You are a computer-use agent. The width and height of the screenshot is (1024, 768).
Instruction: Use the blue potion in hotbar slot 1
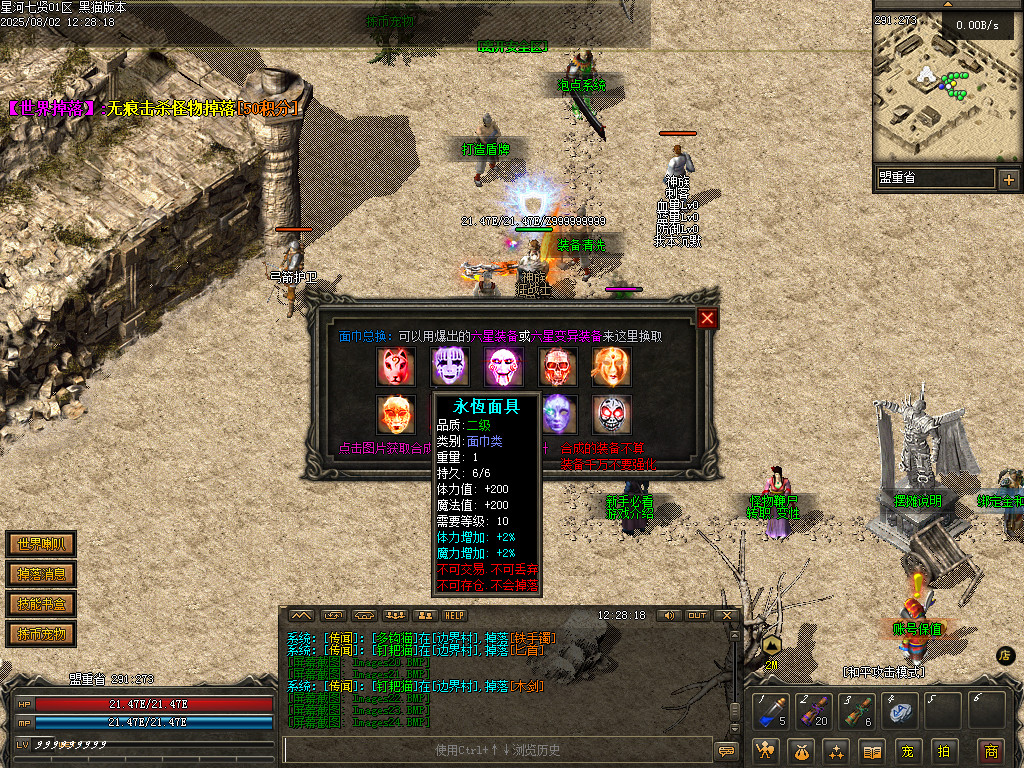point(773,709)
